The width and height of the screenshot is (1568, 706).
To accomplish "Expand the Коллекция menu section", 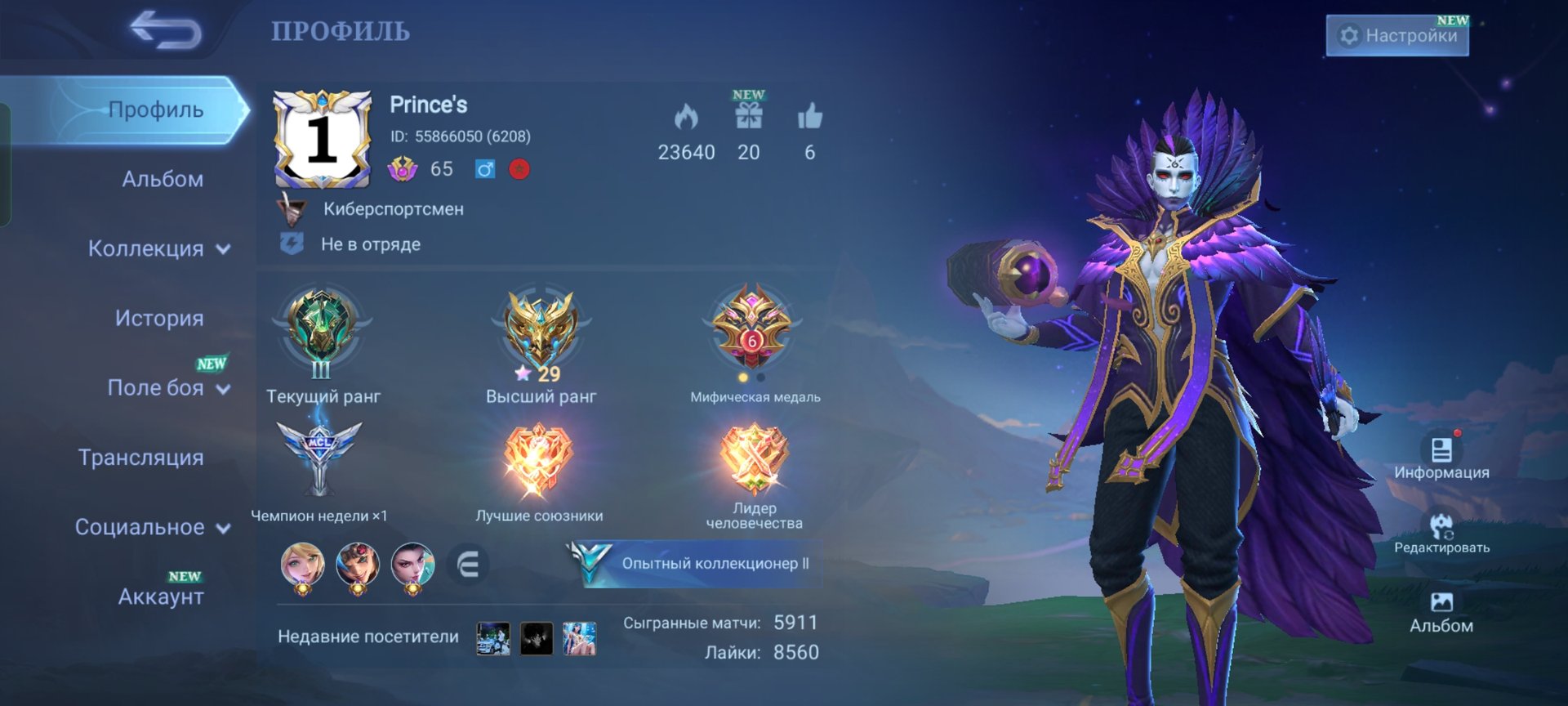I will (158, 248).
